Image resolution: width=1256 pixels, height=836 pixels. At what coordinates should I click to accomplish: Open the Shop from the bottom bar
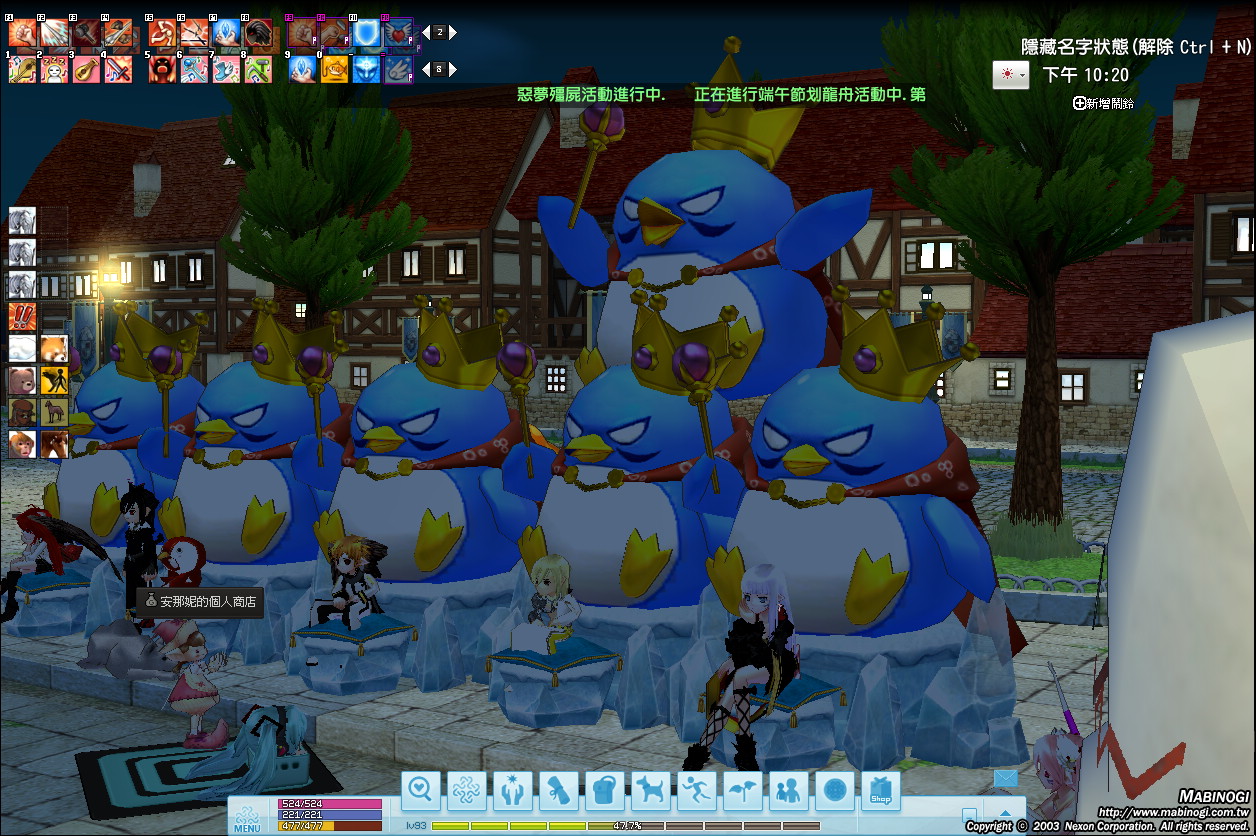(881, 791)
